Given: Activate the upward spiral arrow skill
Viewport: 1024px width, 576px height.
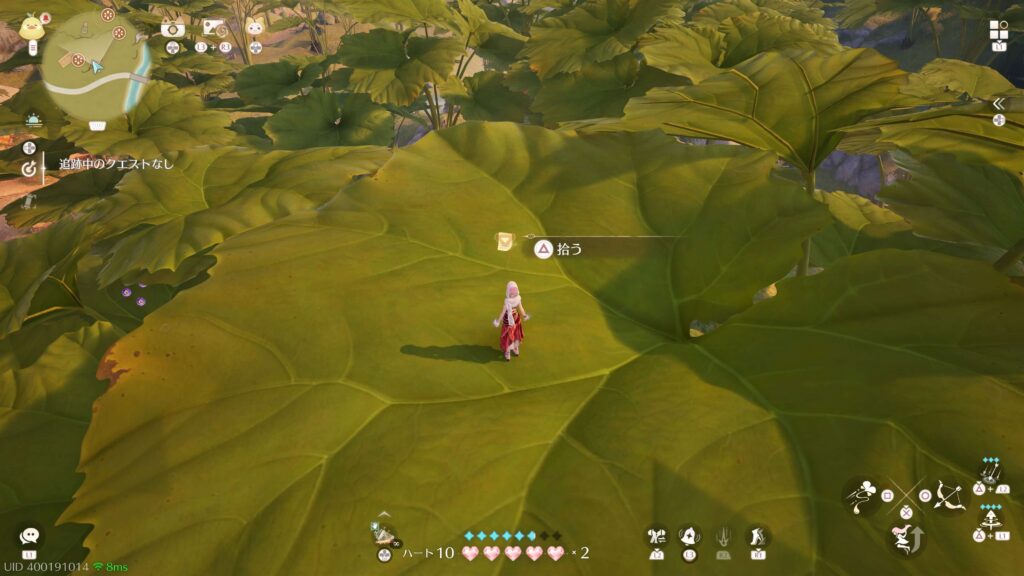Looking at the screenshot, I should point(990,520).
